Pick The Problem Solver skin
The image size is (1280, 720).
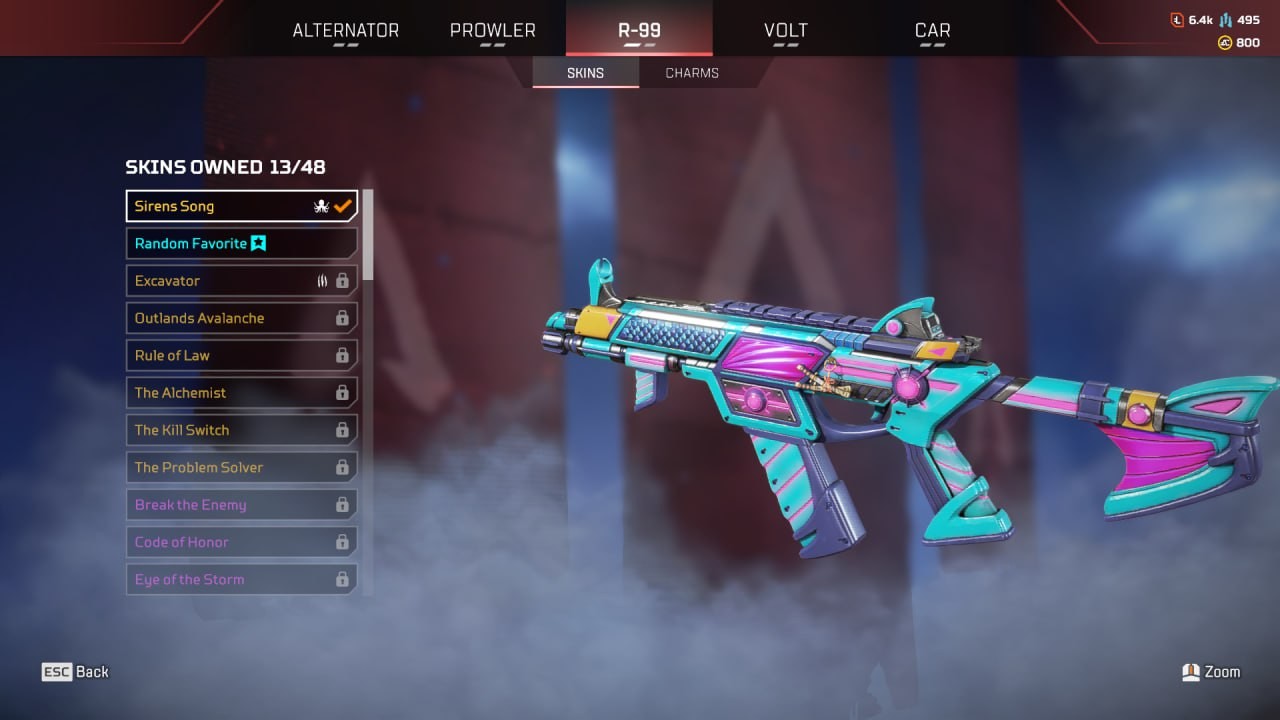(x=241, y=467)
